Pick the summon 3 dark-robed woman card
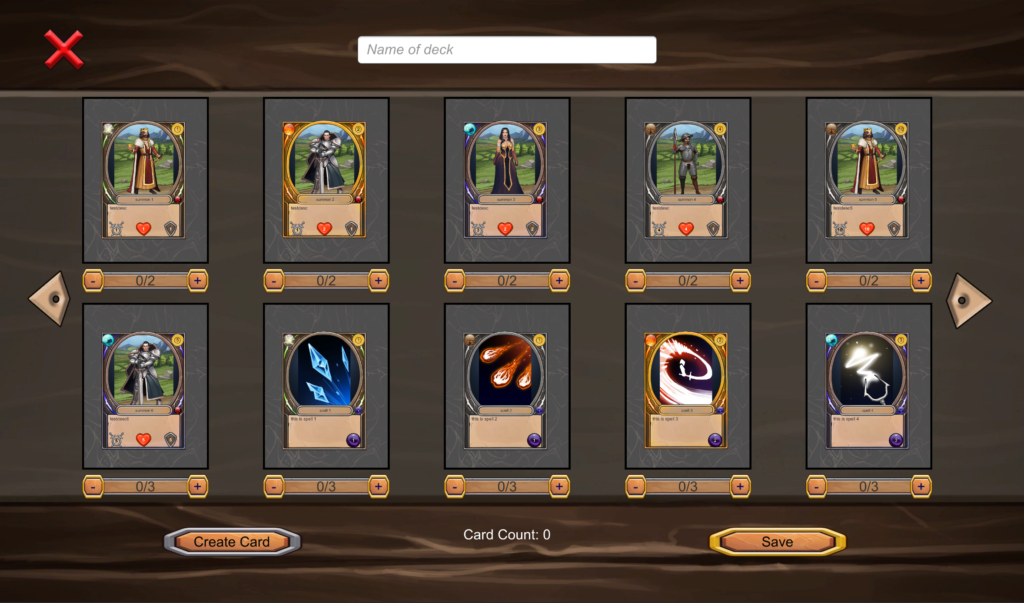This screenshot has height=603, width=1024. tap(507, 180)
